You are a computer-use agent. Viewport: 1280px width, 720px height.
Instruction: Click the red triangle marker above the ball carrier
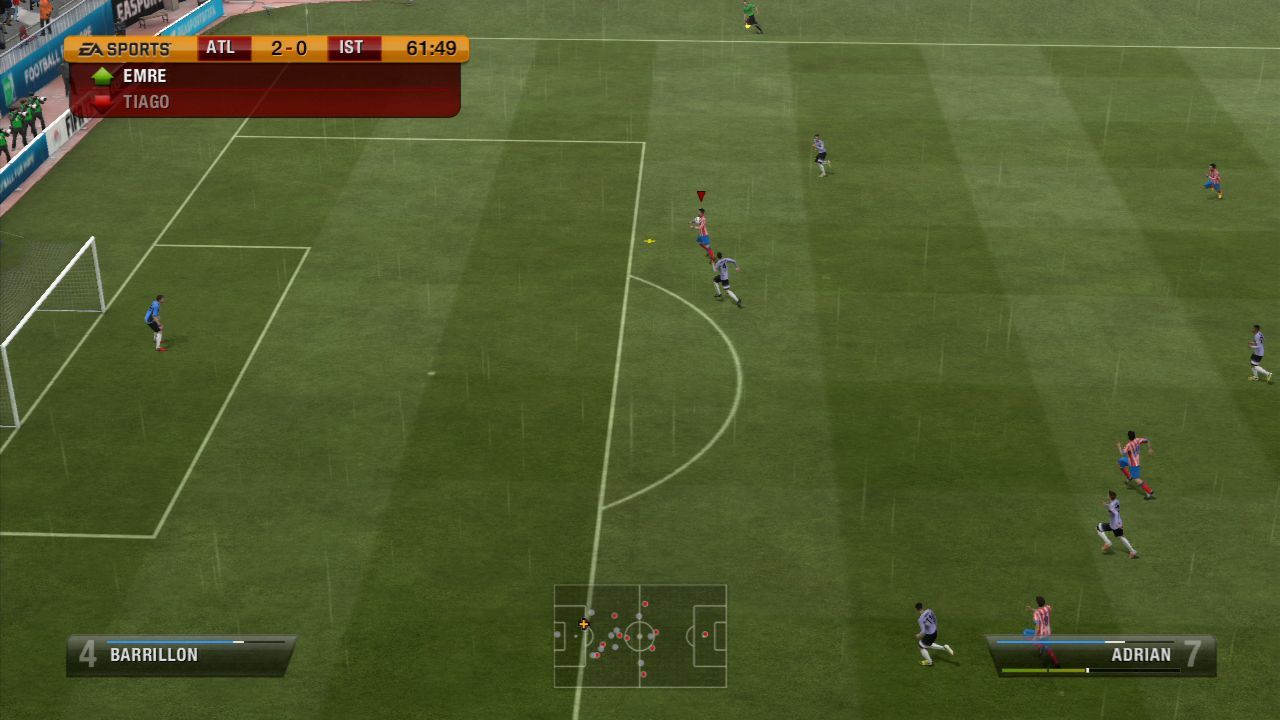pyautogui.click(x=700, y=193)
